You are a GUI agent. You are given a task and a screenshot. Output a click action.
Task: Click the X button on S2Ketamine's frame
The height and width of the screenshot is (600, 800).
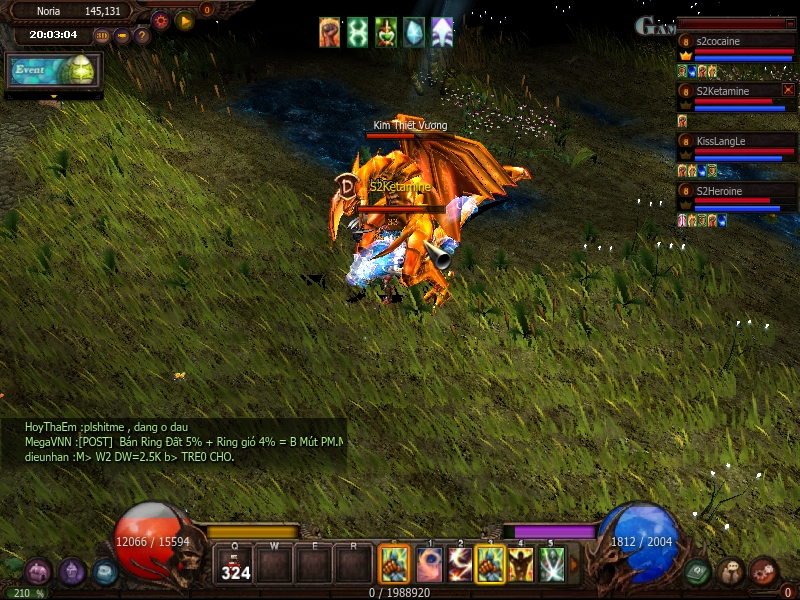click(x=788, y=89)
